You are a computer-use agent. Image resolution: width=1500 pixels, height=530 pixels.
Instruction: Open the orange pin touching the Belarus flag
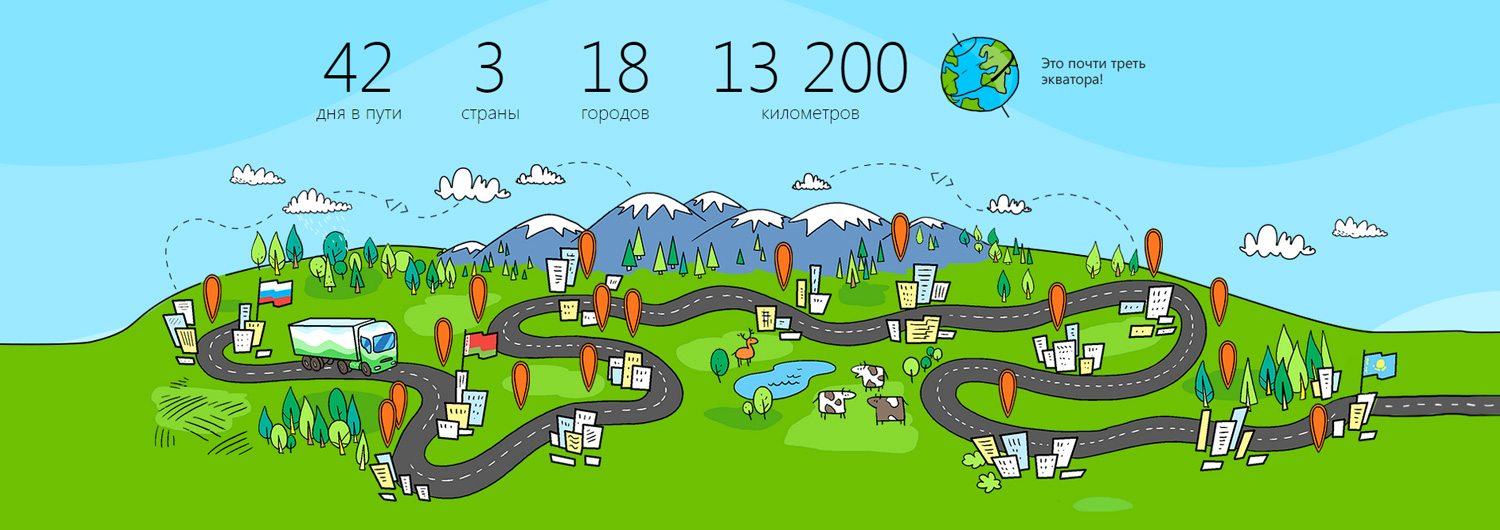(444, 338)
